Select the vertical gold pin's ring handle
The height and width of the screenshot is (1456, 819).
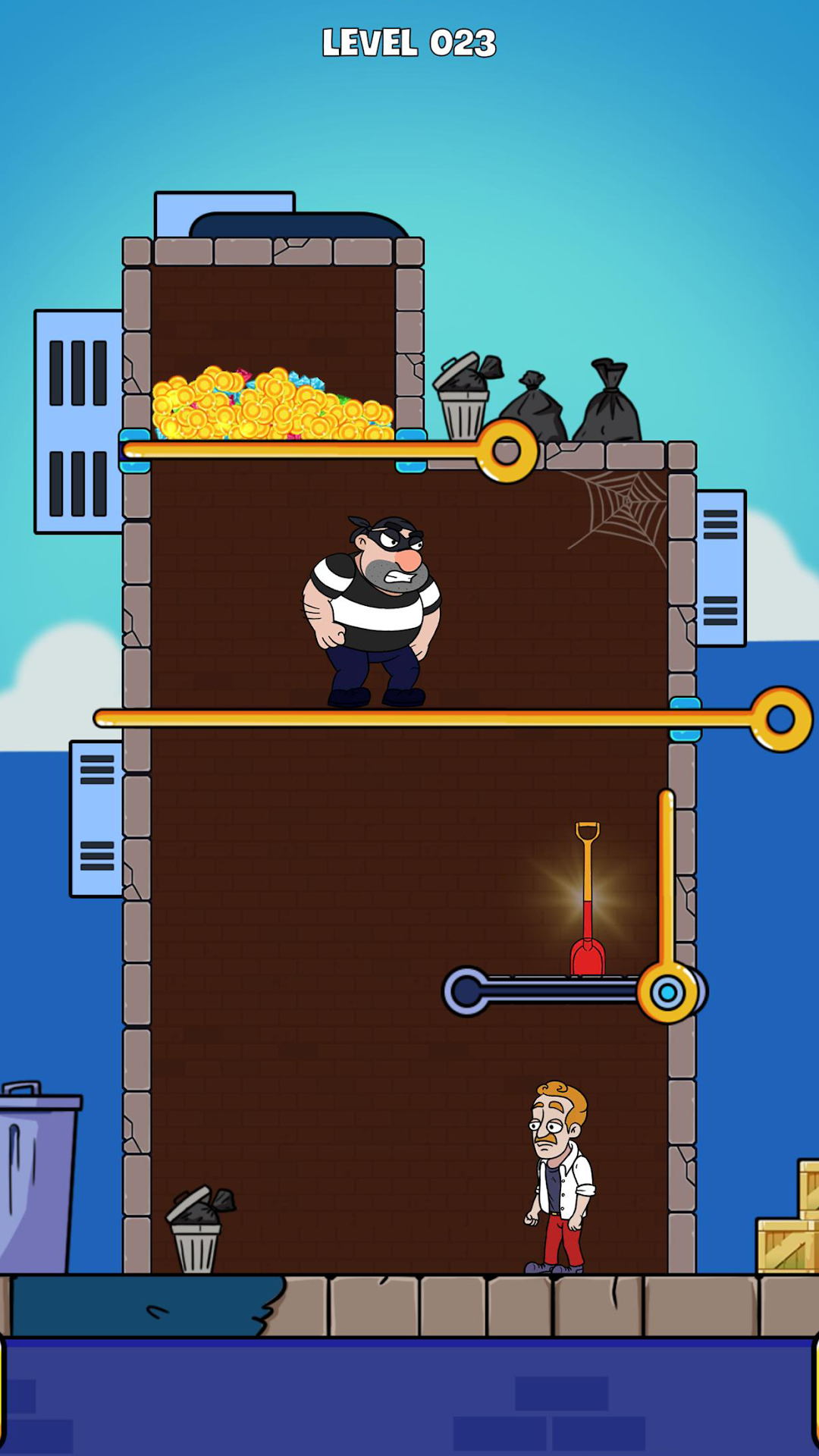[x=667, y=992]
